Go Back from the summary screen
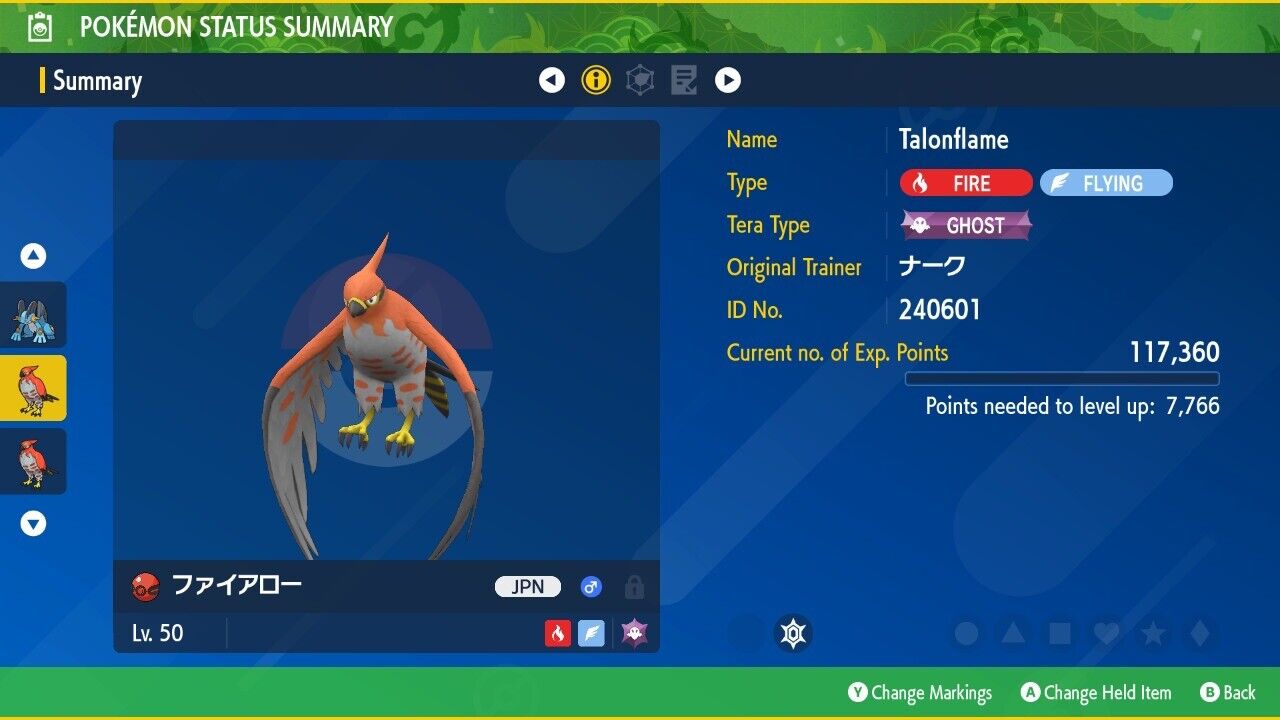The image size is (1280, 720). [x=1228, y=692]
